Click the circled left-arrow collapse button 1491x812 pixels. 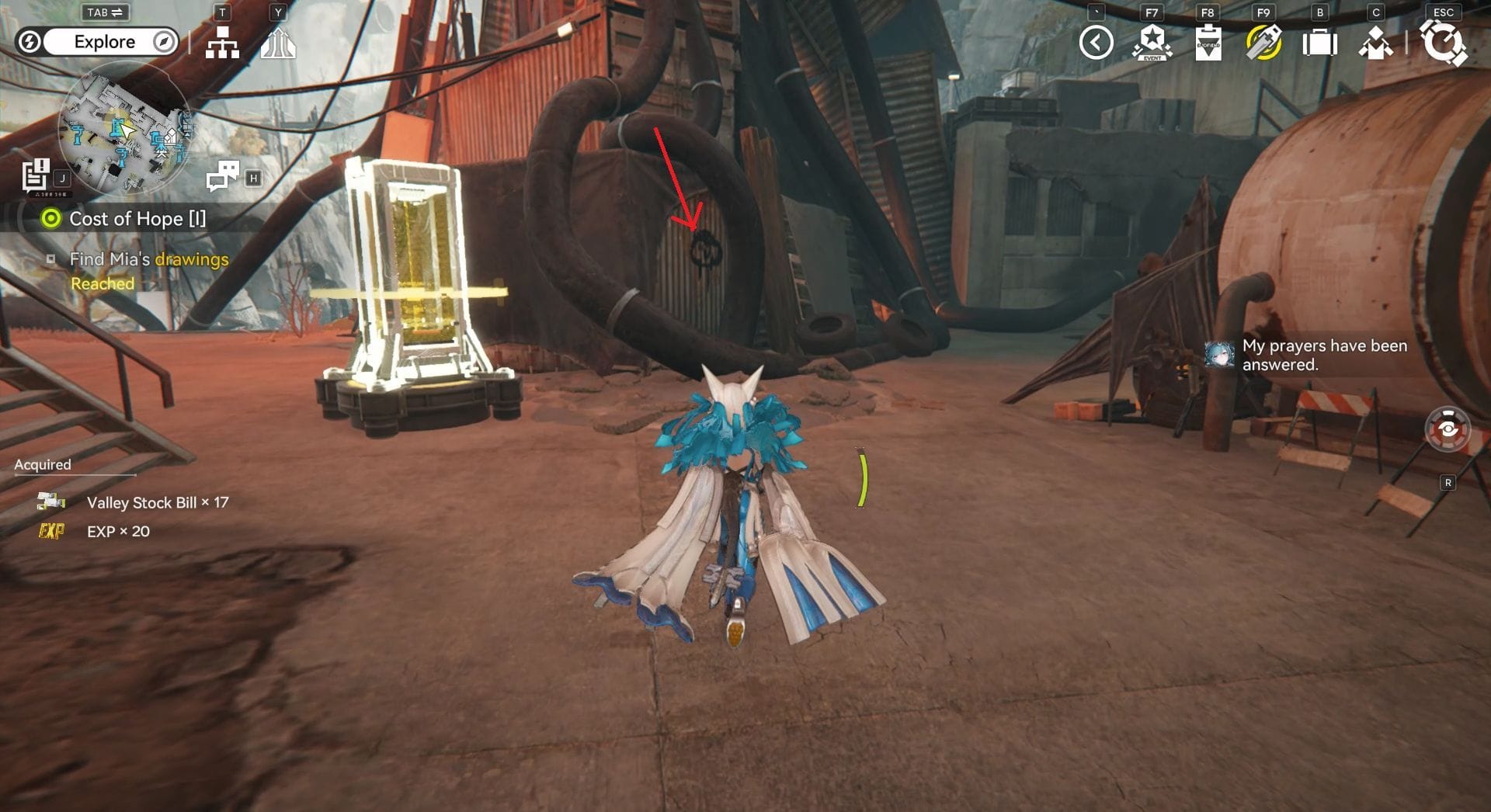point(1096,43)
